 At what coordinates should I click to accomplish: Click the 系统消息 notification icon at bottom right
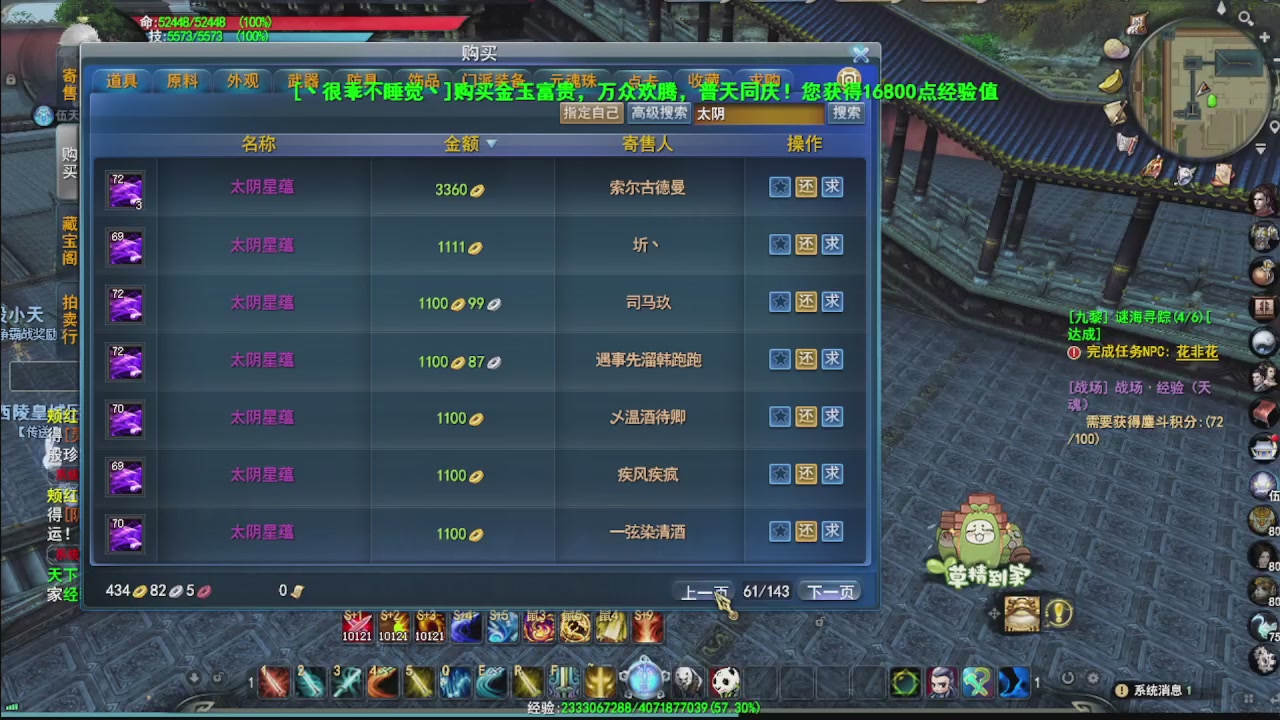click(1120, 689)
